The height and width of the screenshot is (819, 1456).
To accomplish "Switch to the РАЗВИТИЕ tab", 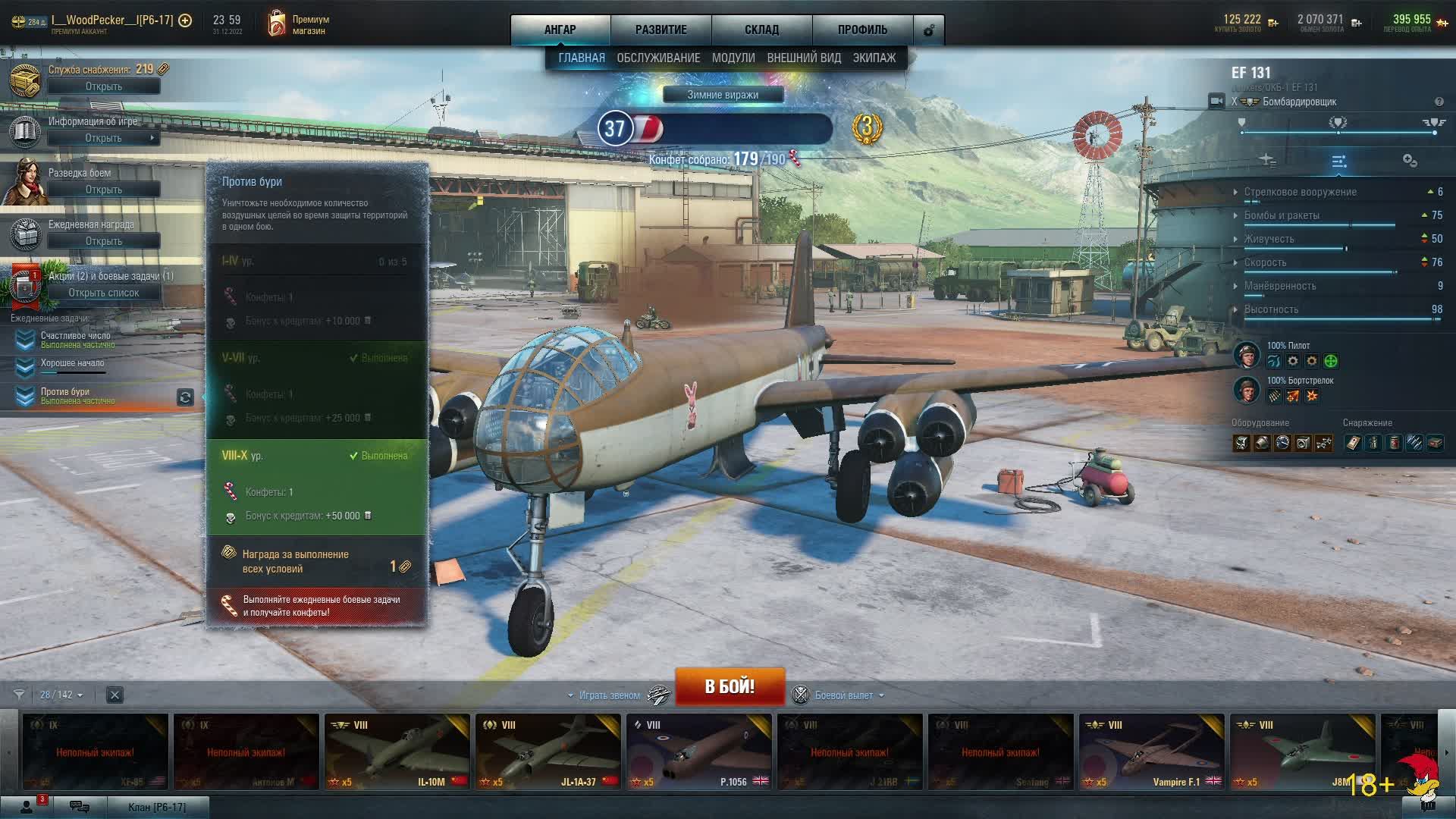I will pos(661,30).
